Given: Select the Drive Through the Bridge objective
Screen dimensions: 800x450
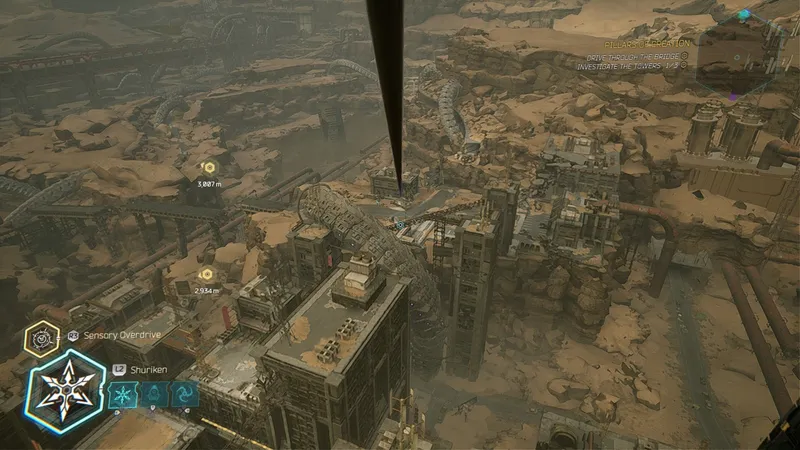Looking at the screenshot, I should point(630,57).
